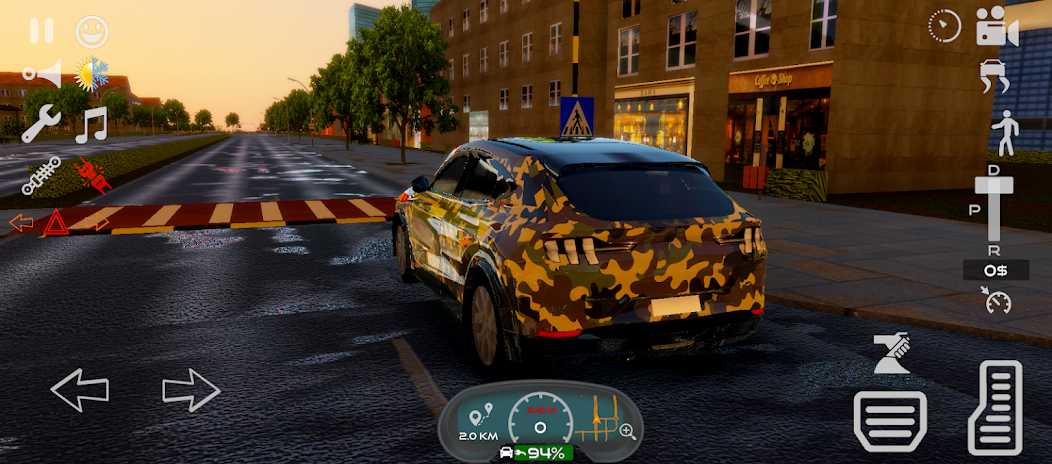Turn on the left turn signal
The height and width of the screenshot is (464, 1052).
click(20, 222)
